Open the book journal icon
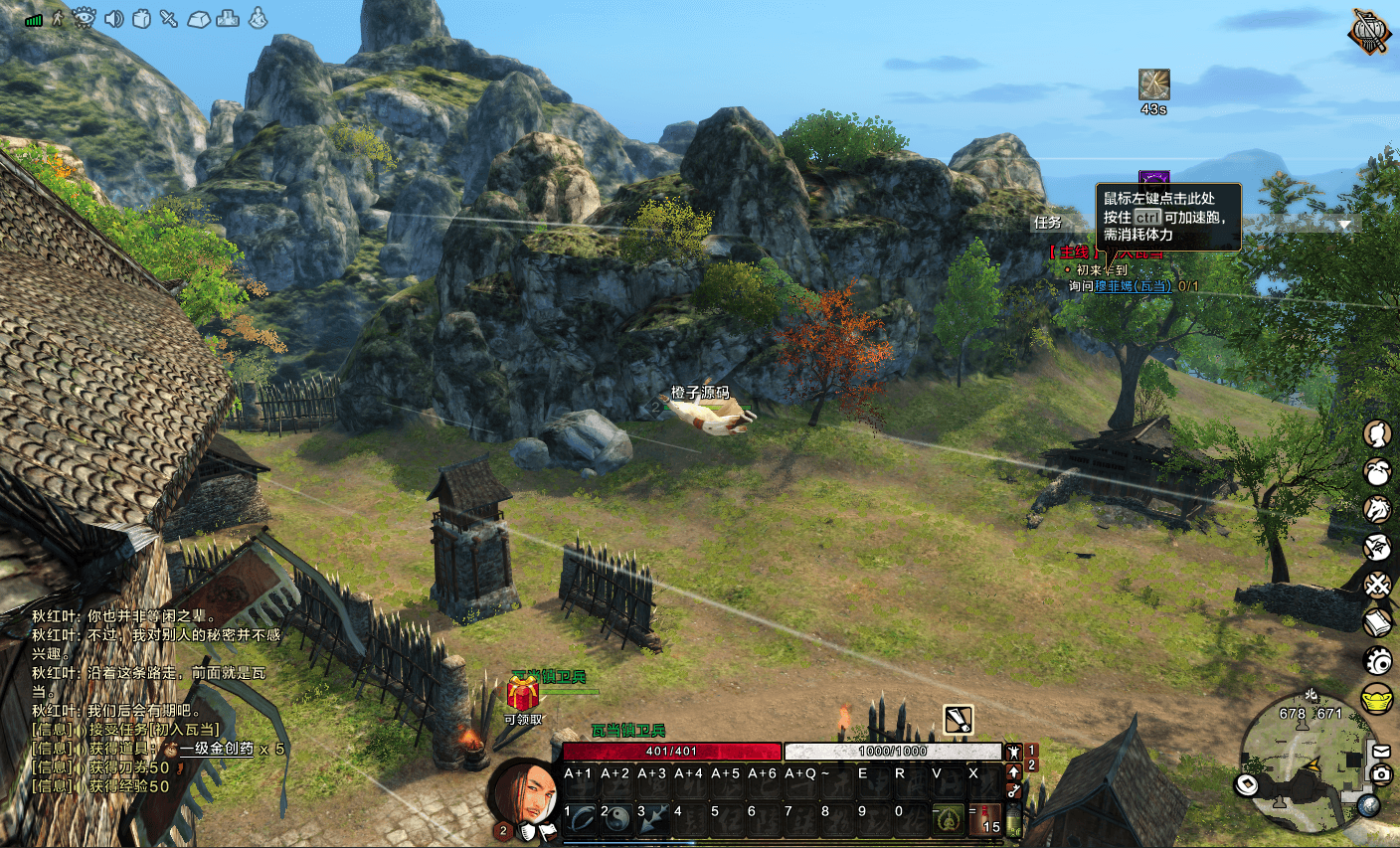Image resolution: width=1400 pixels, height=848 pixels. 1377,623
